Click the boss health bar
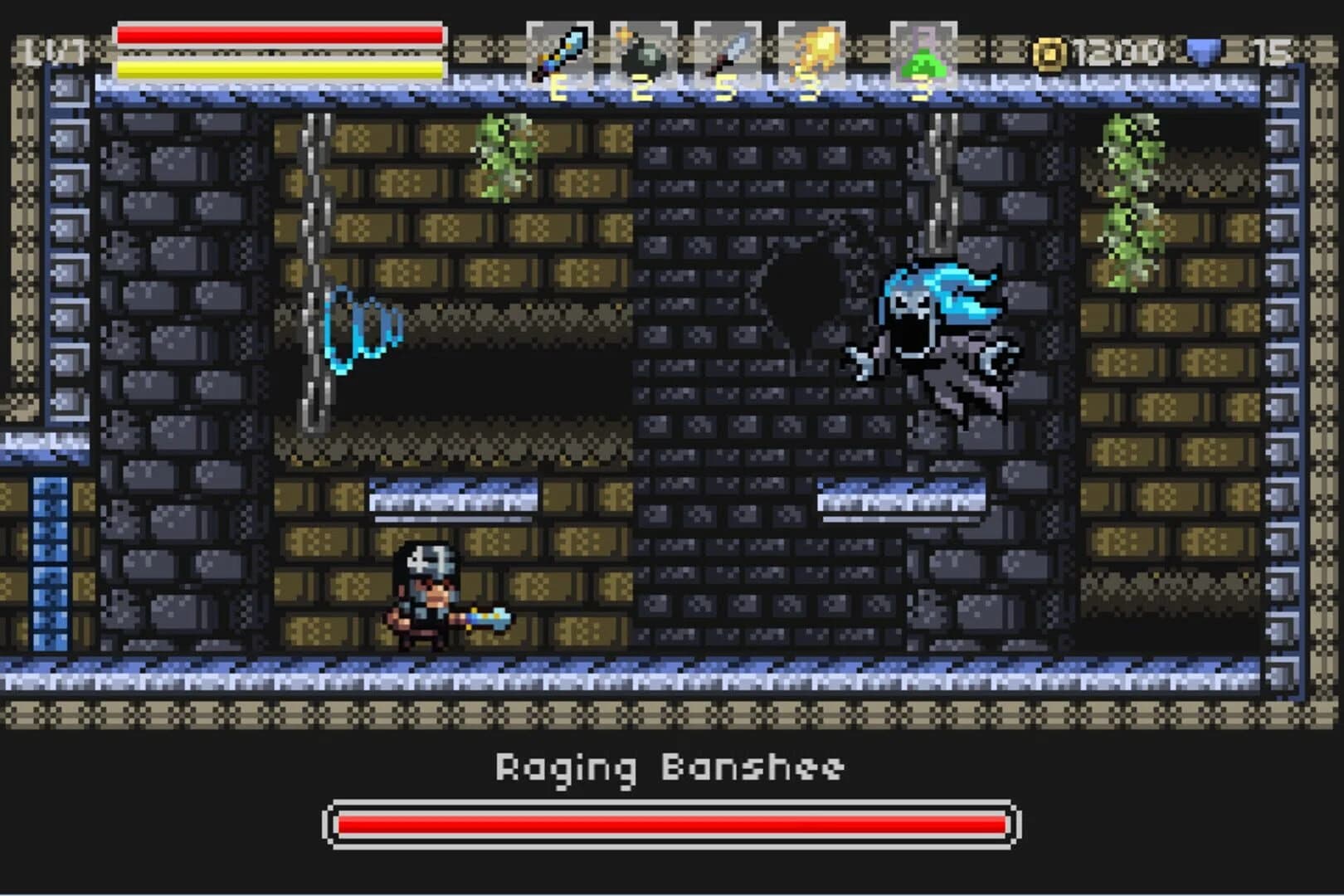The width and height of the screenshot is (1344, 896). 672,825
